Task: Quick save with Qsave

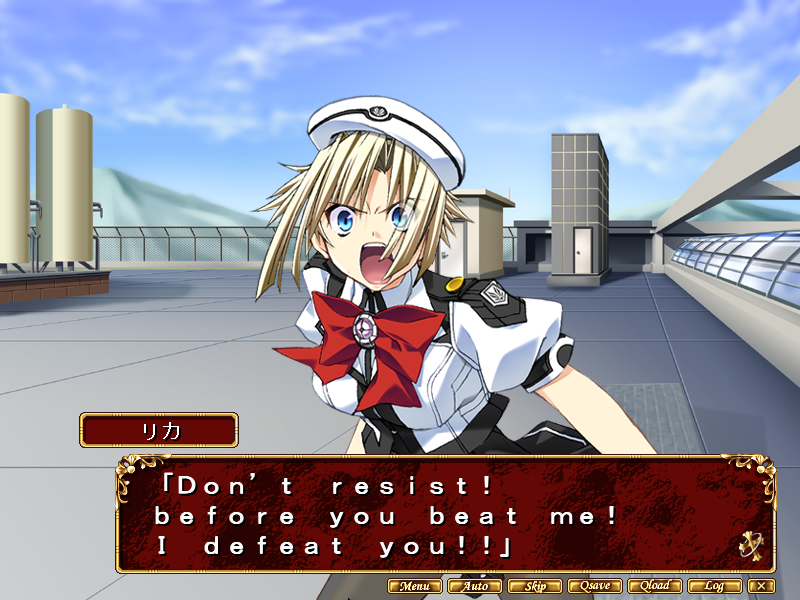Action: pyautogui.click(x=594, y=586)
